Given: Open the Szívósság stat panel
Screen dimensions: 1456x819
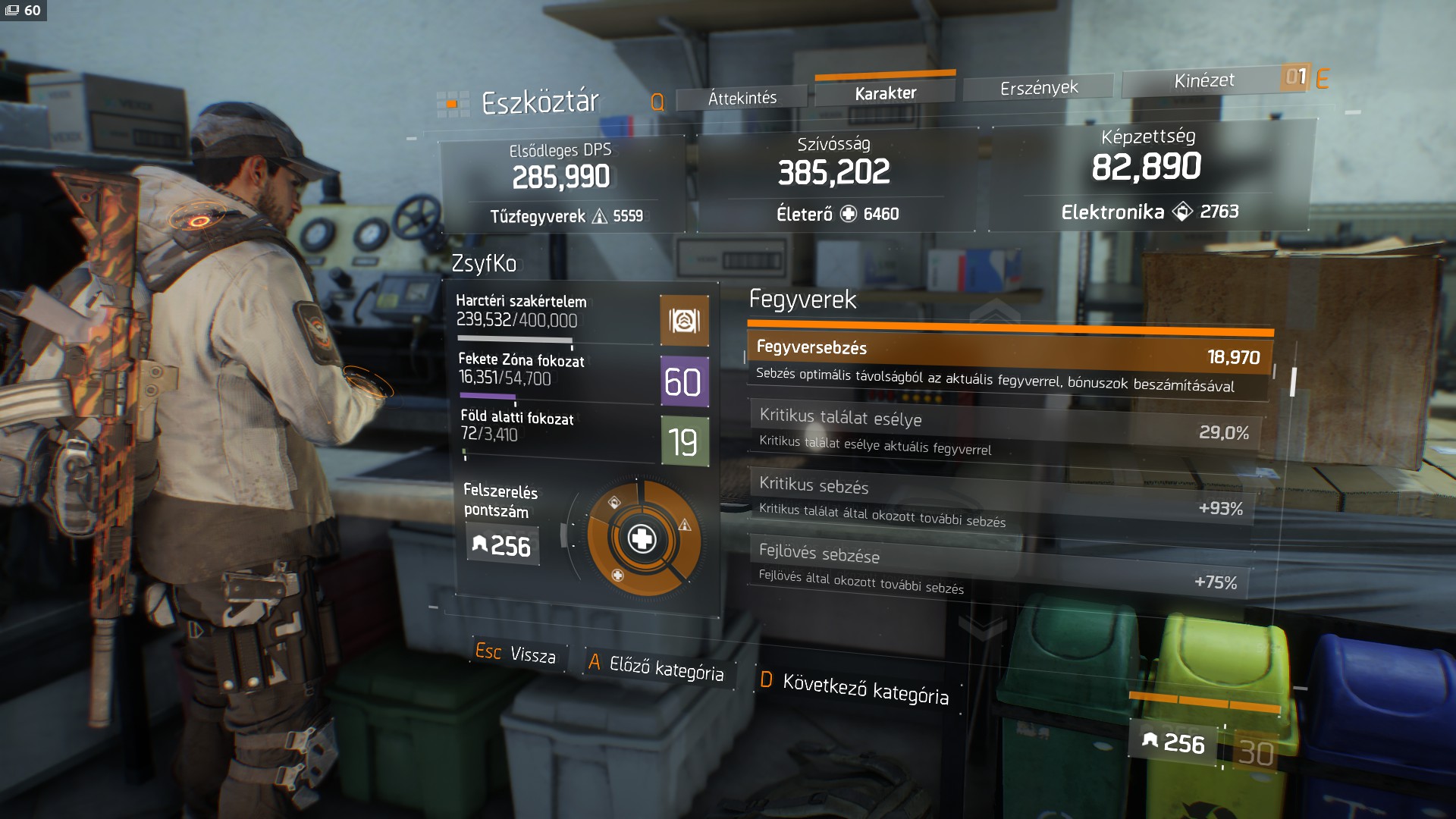Looking at the screenshot, I should pyautogui.click(x=835, y=179).
